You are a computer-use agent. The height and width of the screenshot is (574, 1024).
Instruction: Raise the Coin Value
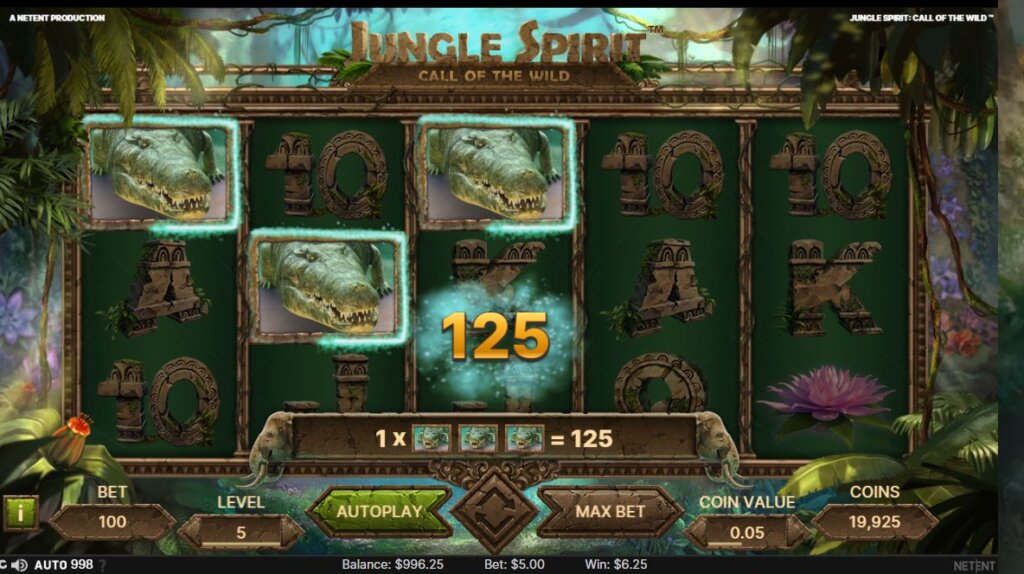point(800,533)
